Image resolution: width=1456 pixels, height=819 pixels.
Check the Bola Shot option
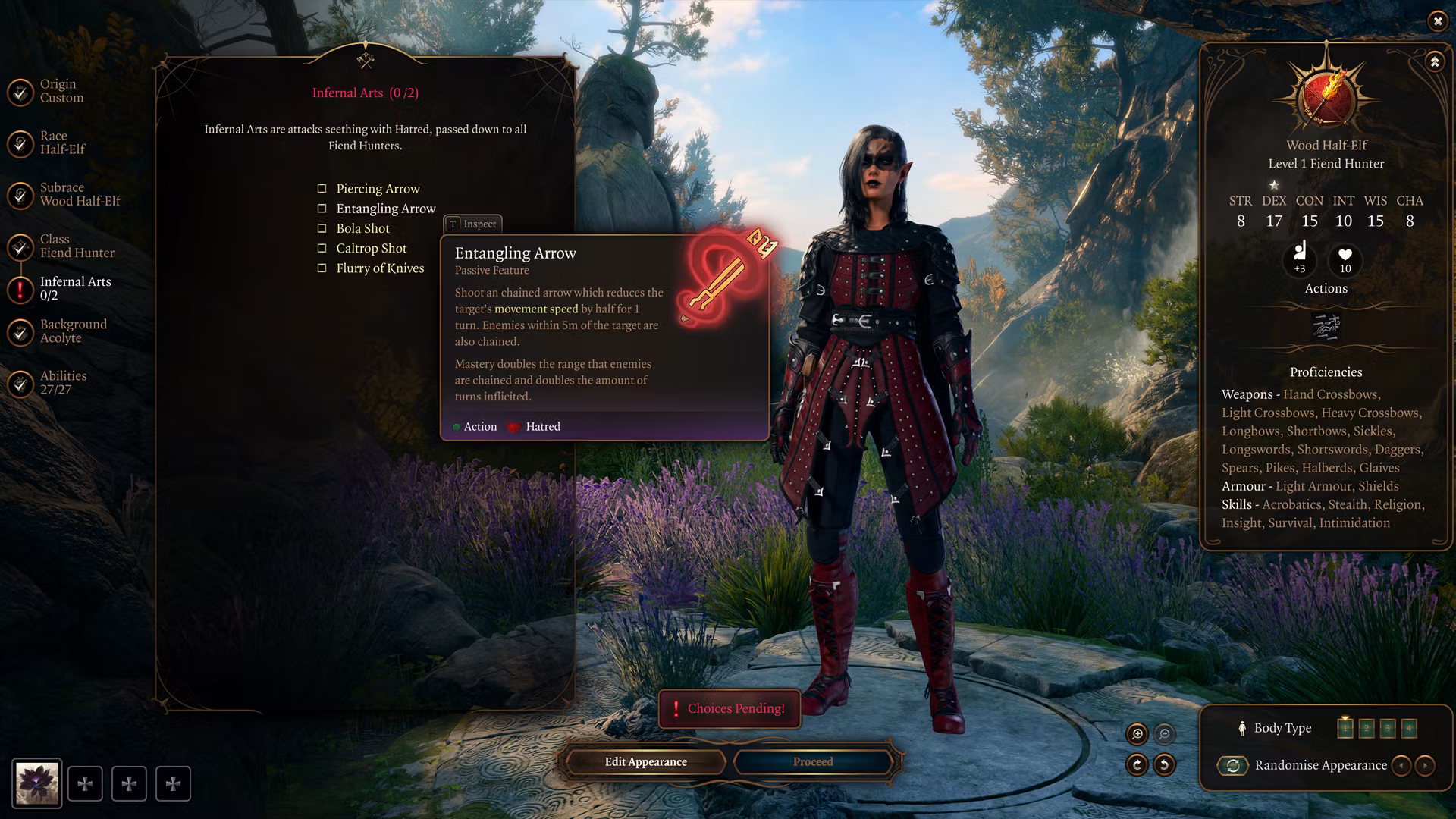click(322, 228)
